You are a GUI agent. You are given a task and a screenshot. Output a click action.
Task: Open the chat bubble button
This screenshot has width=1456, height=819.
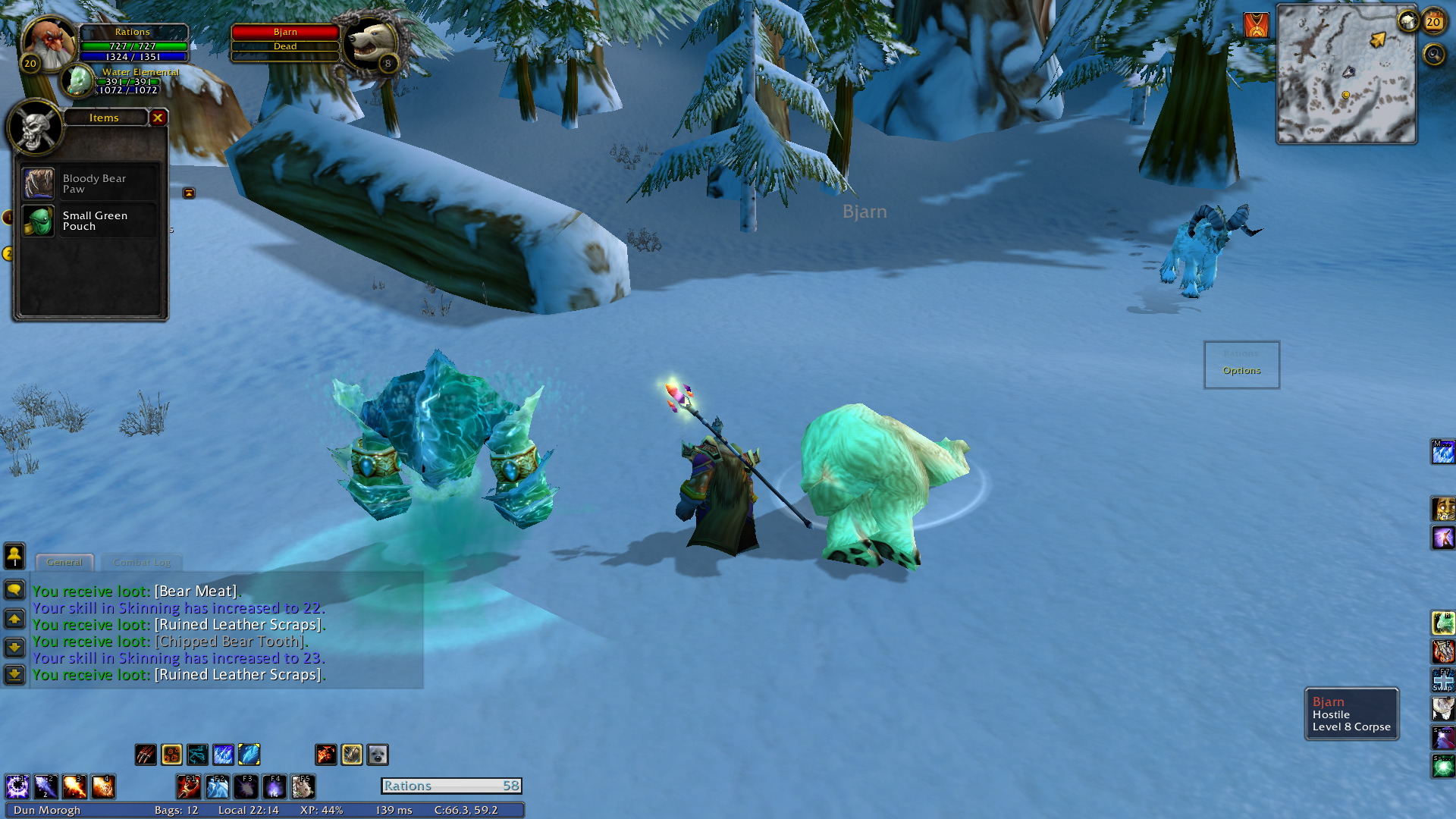point(14,590)
